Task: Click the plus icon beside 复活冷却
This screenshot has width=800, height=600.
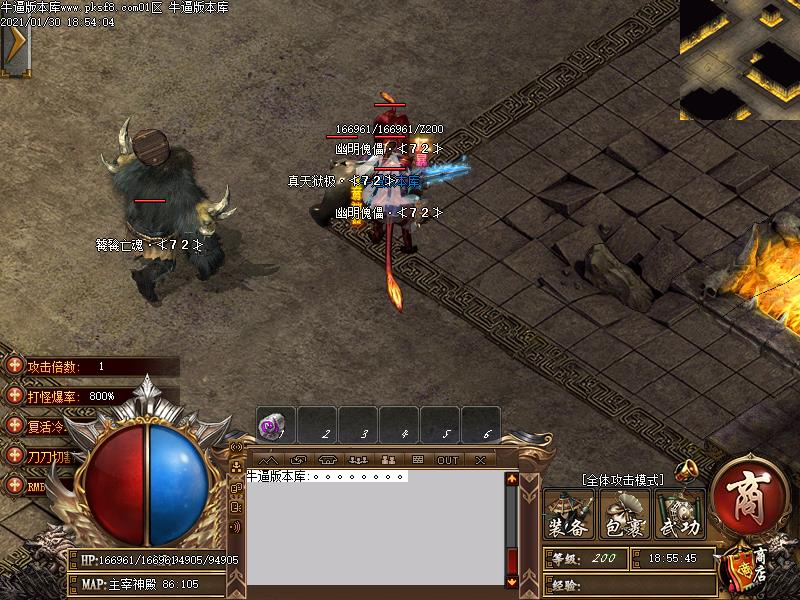Action: click(14, 425)
